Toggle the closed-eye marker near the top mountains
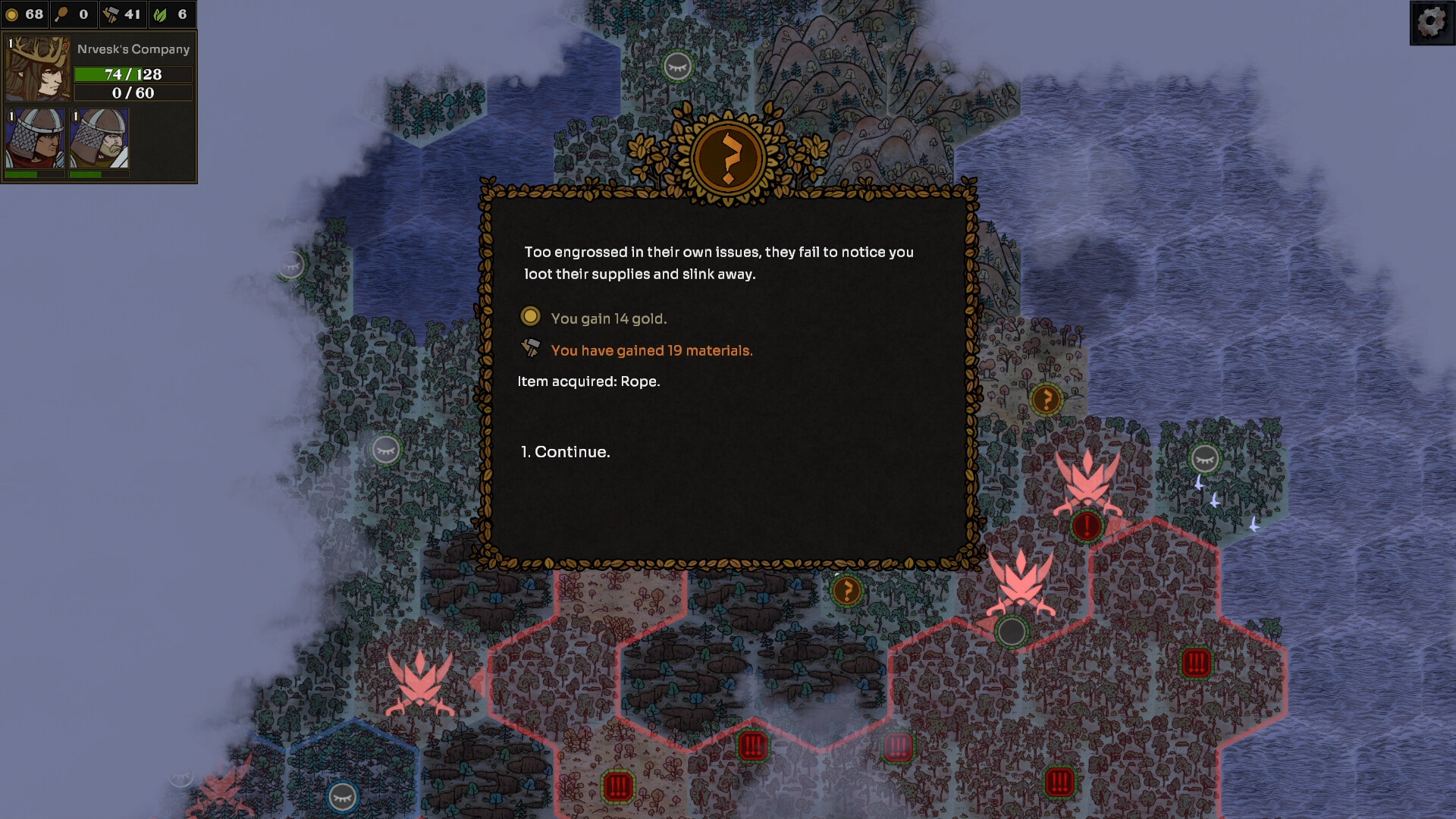The width and height of the screenshot is (1456, 819). coord(679,66)
